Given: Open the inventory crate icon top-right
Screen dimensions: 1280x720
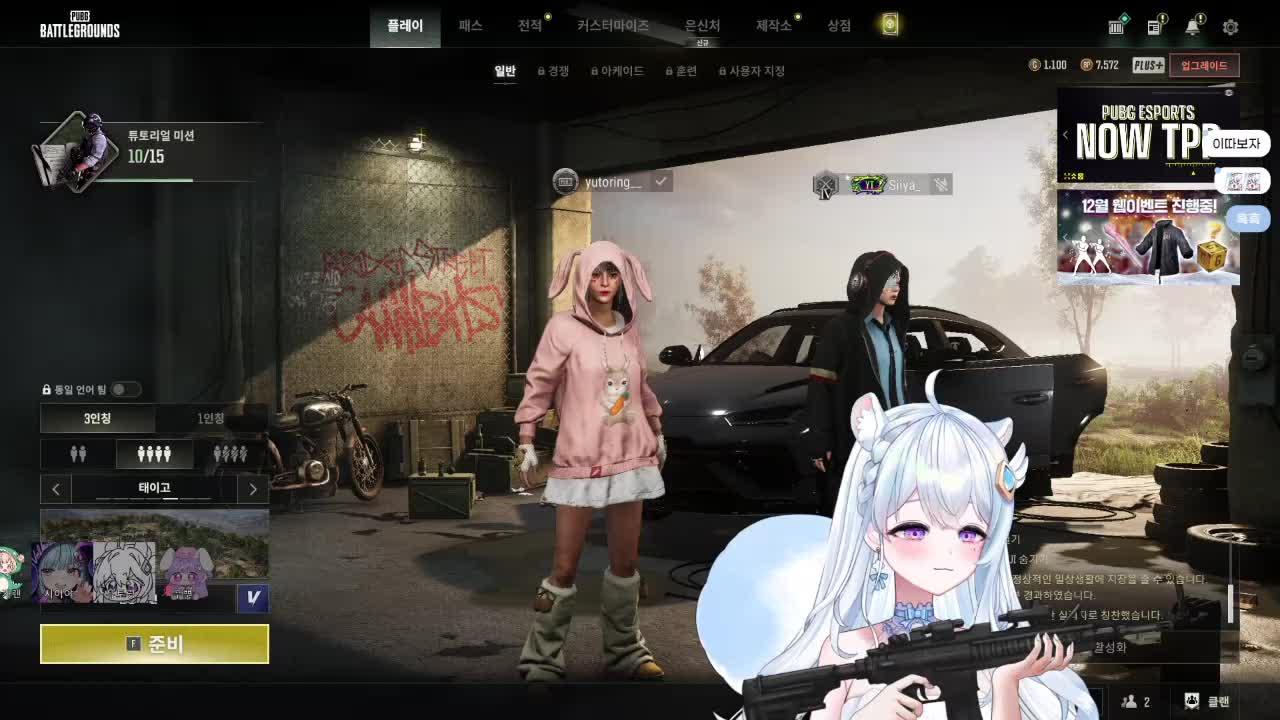Looking at the screenshot, I should click(x=1115, y=27).
